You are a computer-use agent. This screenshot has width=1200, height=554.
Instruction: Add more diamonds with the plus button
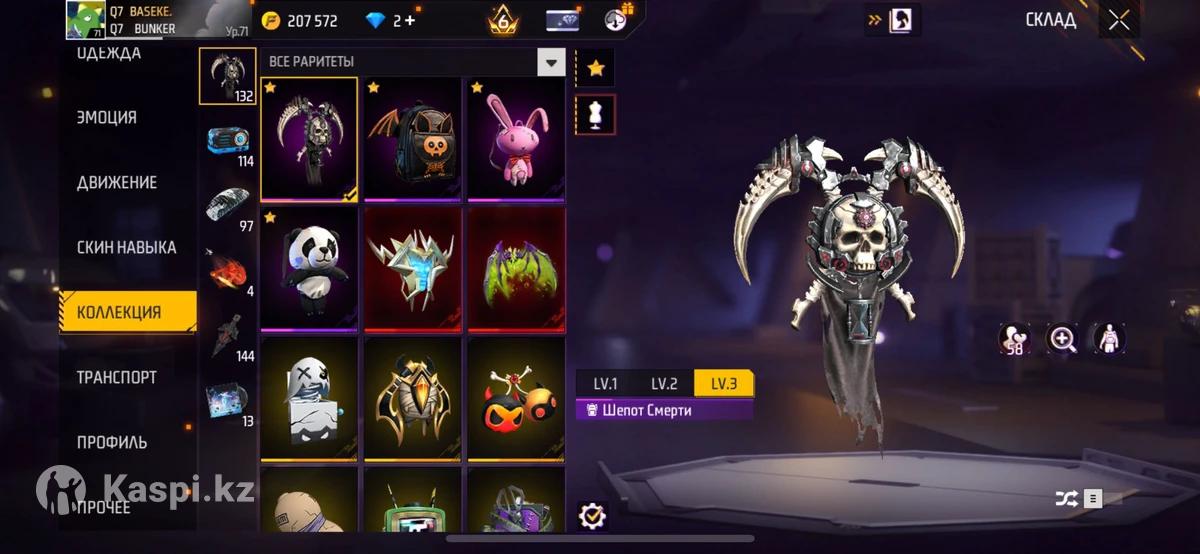410,20
